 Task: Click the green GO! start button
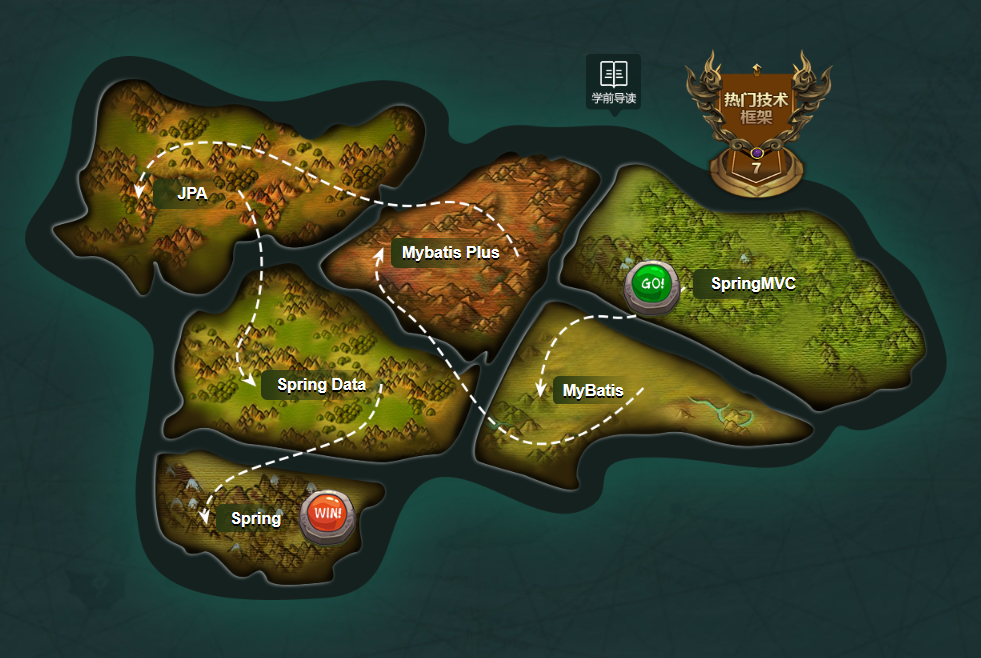pos(652,284)
